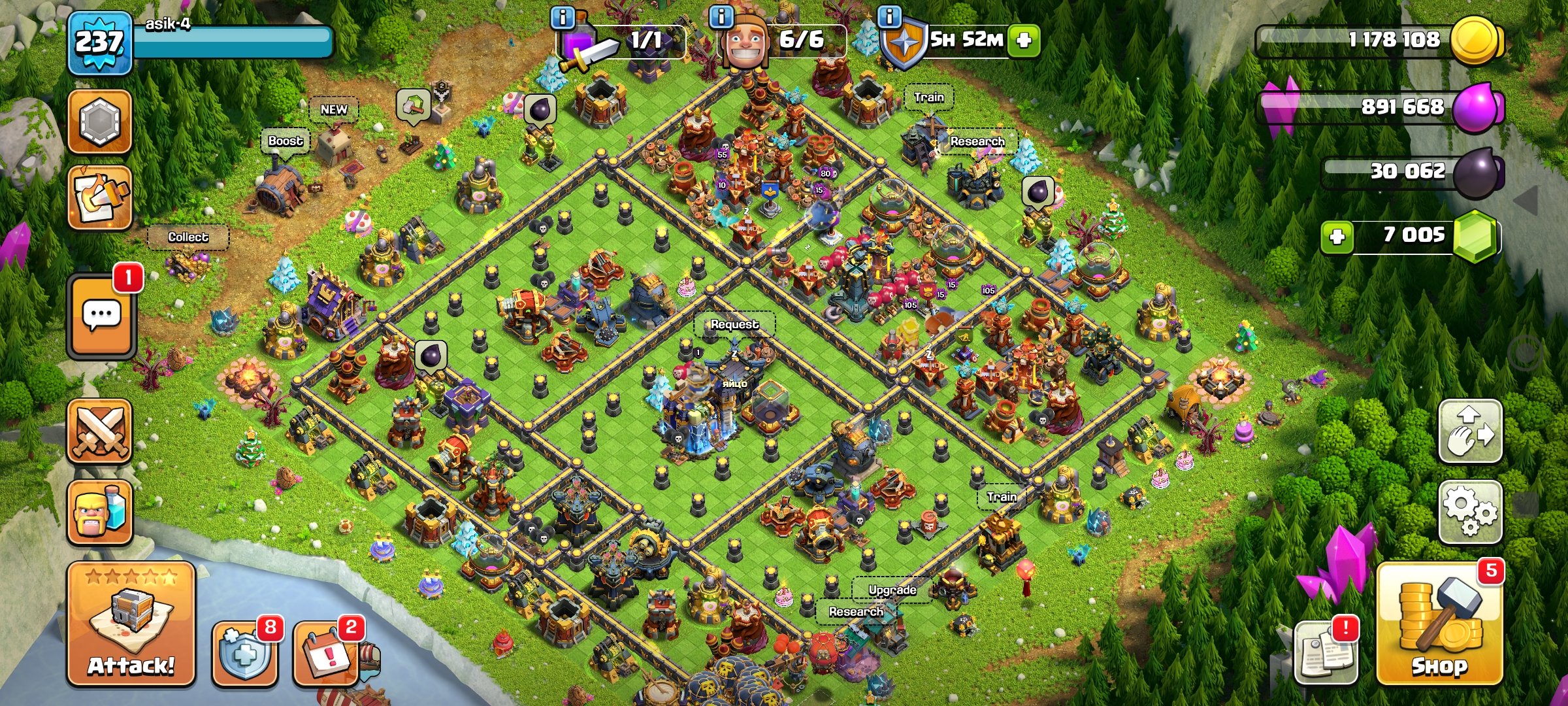1568x706 pixels.
Task: Open the crossed swords war button
Action: tap(100, 432)
